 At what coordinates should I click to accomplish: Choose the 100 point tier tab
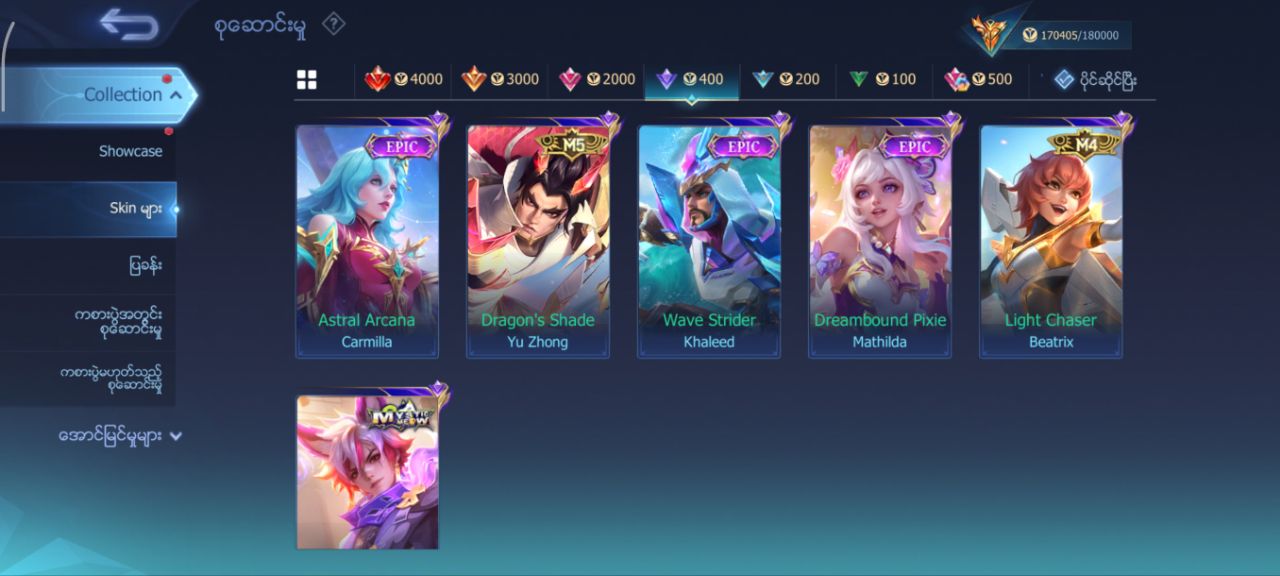tap(883, 80)
